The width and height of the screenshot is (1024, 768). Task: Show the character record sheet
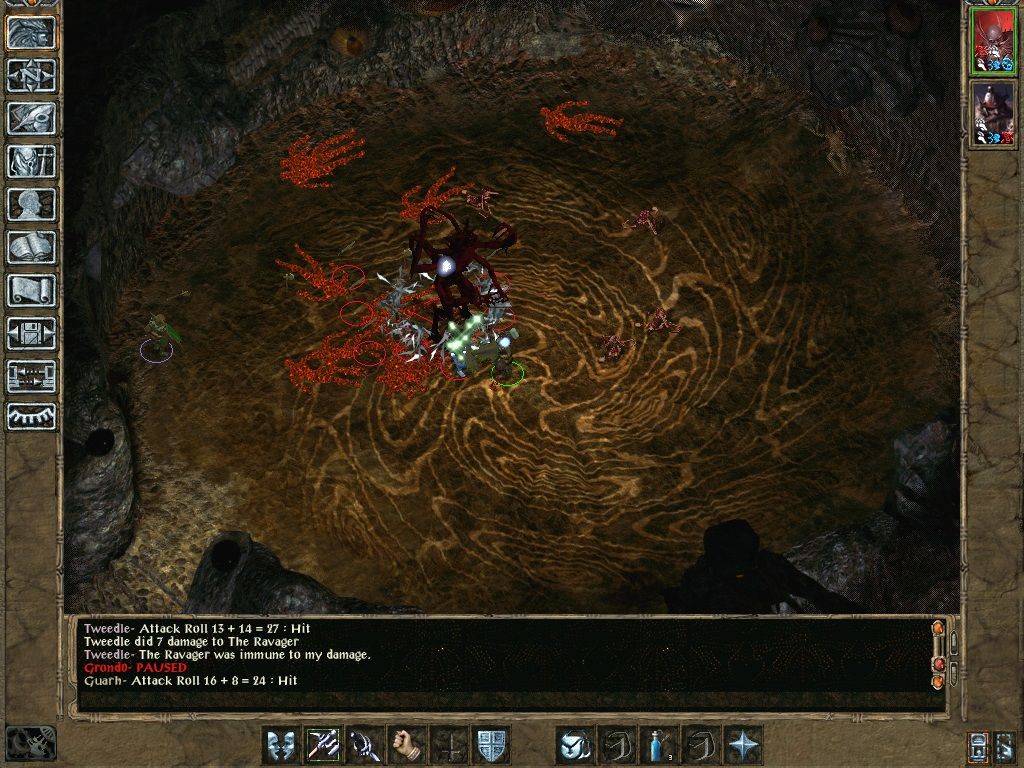click(31, 204)
